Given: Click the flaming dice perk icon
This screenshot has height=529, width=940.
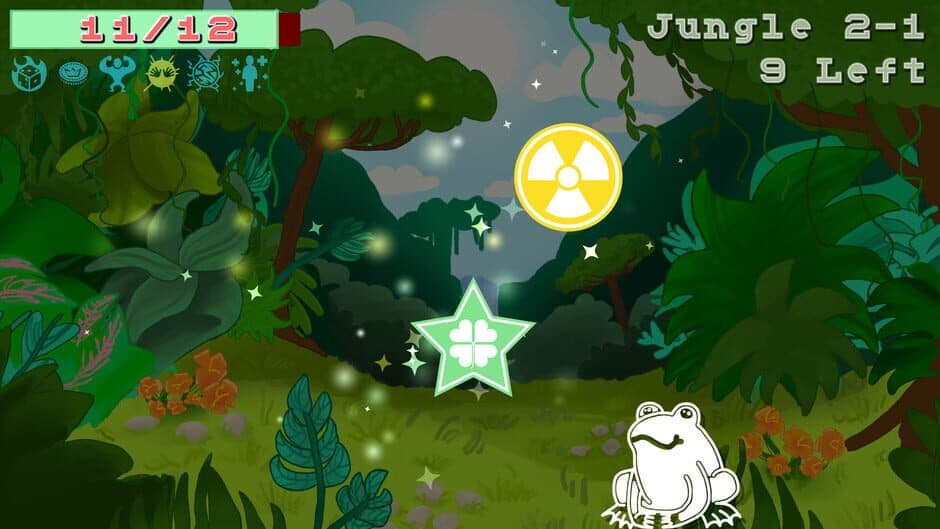Looking at the screenshot, I should tap(28, 73).
